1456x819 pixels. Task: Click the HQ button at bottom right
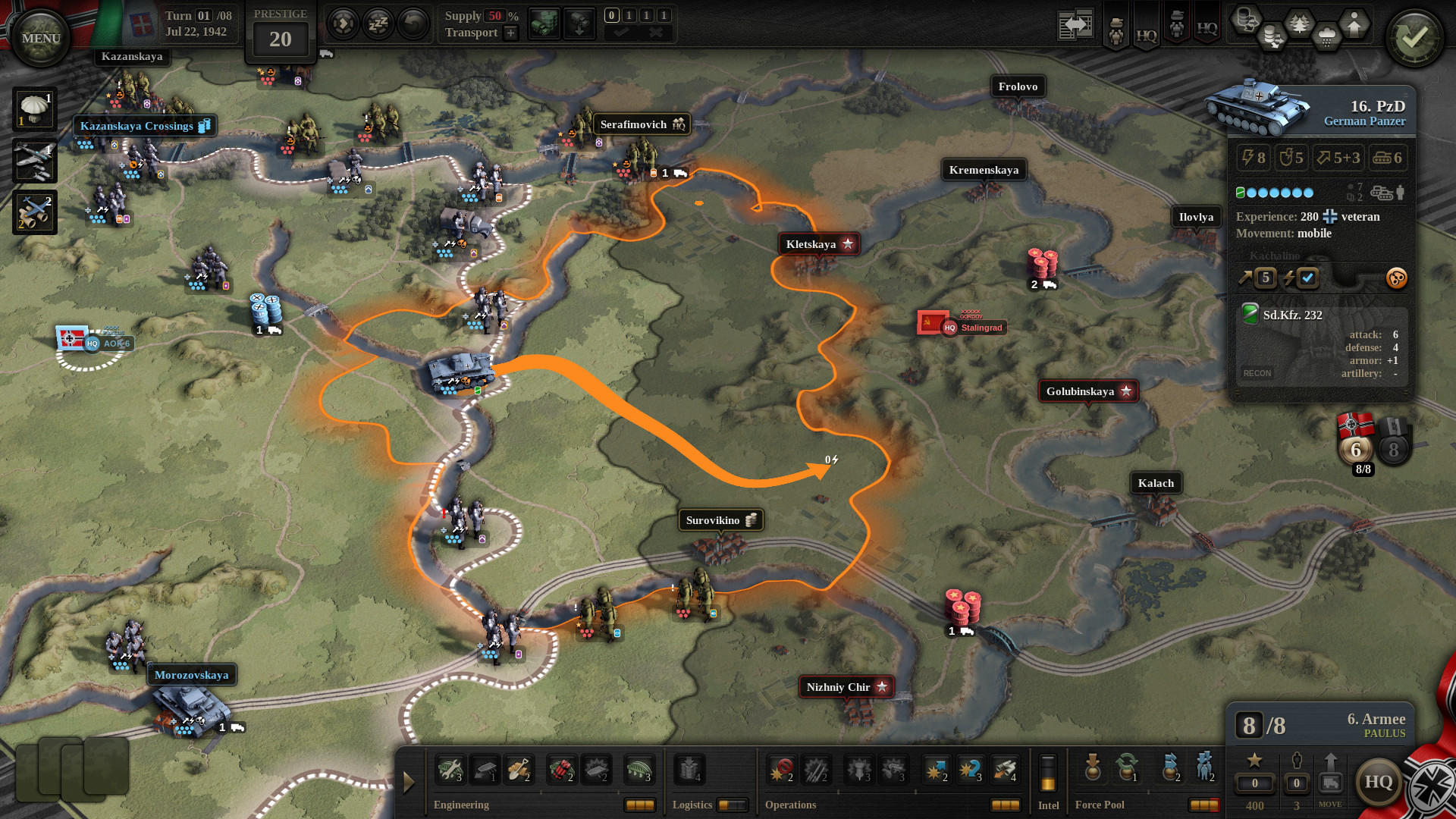point(1380,783)
